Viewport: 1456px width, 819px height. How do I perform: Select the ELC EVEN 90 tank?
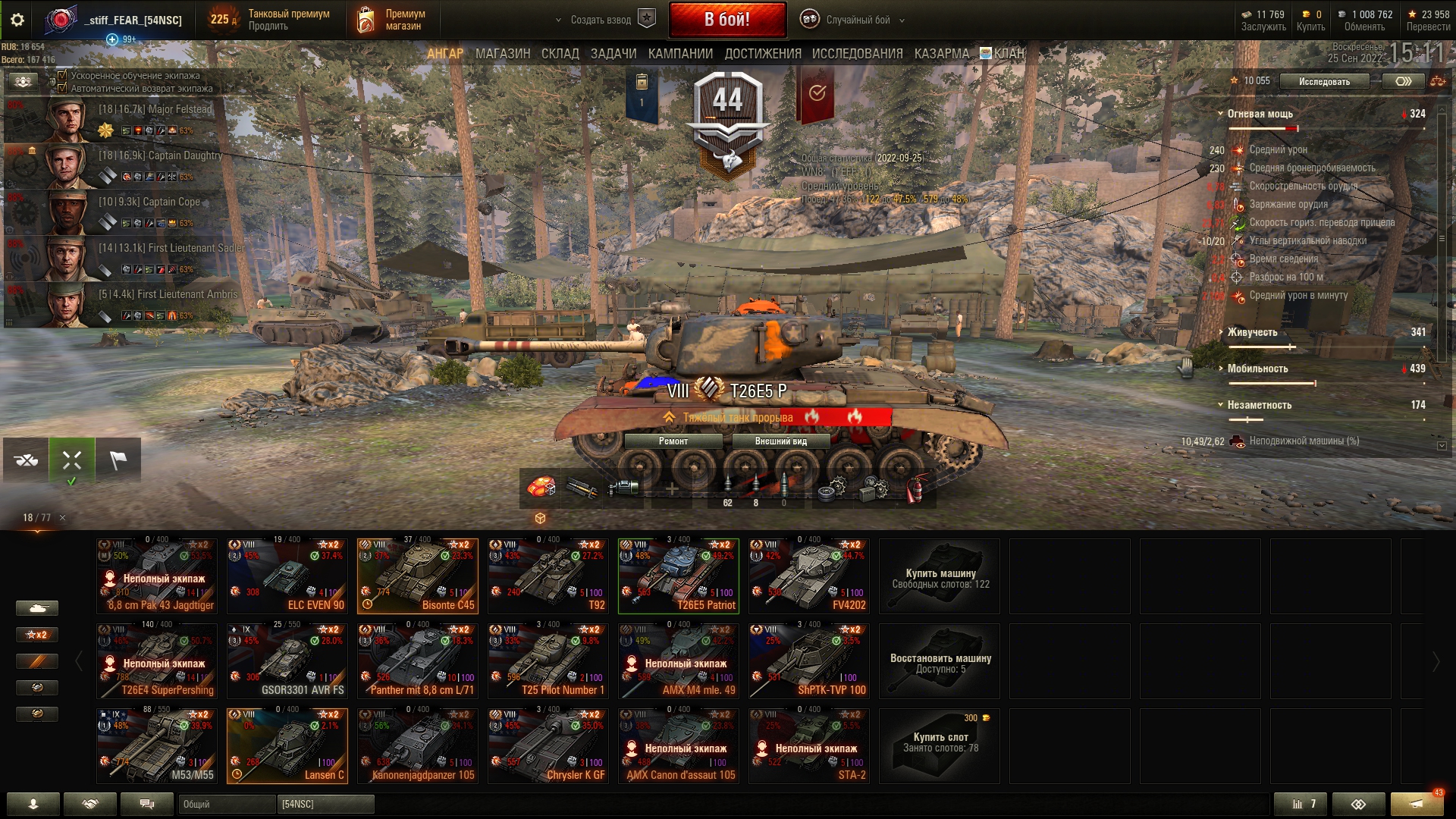tap(287, 576)
